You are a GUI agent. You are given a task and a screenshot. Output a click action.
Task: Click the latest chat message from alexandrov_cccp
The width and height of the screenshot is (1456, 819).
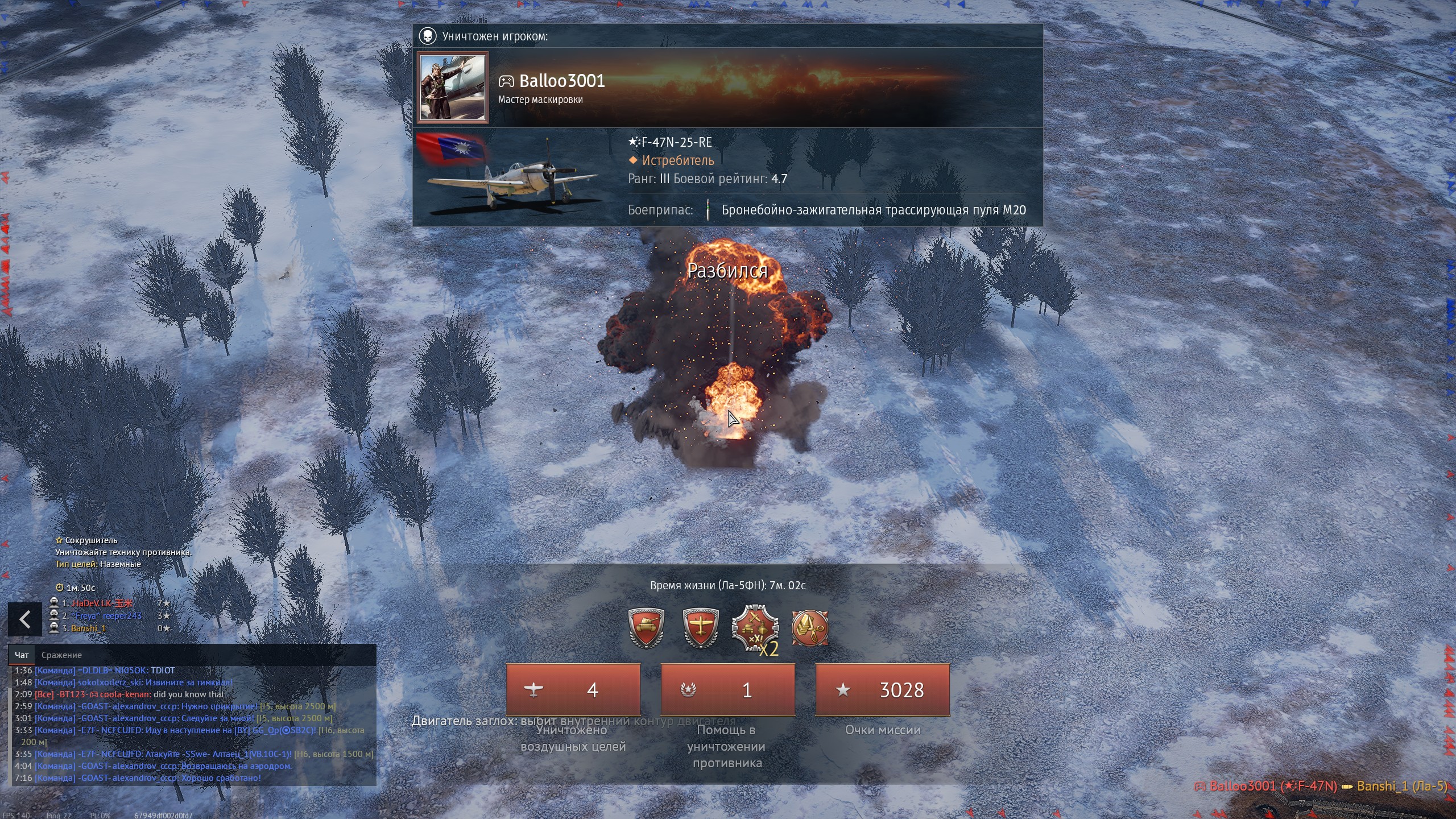[148, 778]
